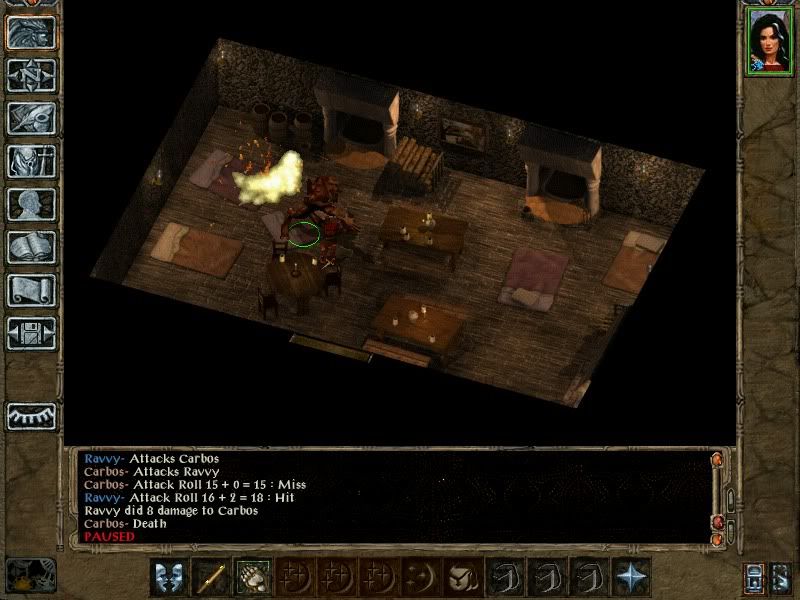Open the priest scroll button

tap(31, 290)
